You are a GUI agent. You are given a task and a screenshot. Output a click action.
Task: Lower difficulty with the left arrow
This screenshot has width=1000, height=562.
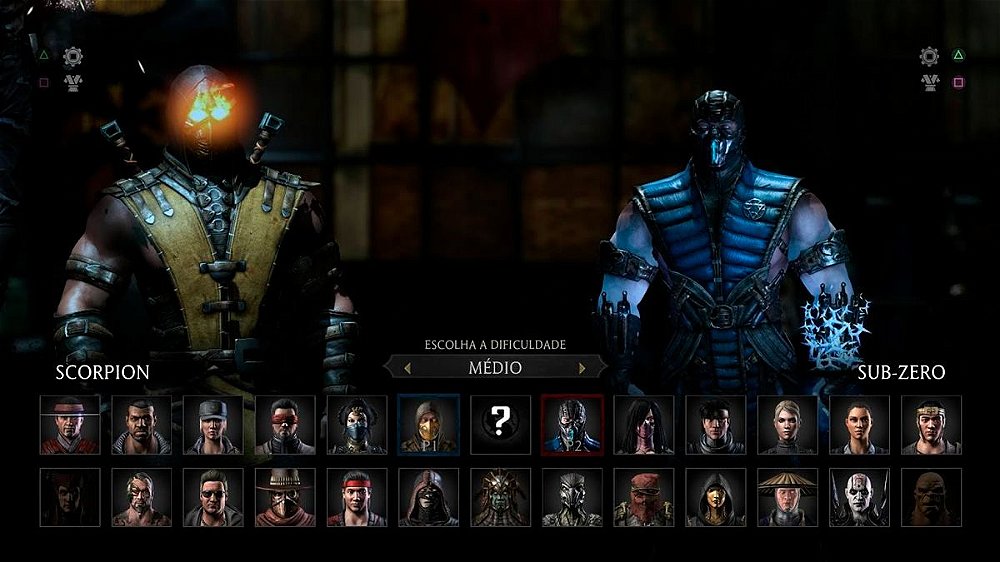(407, 368)
